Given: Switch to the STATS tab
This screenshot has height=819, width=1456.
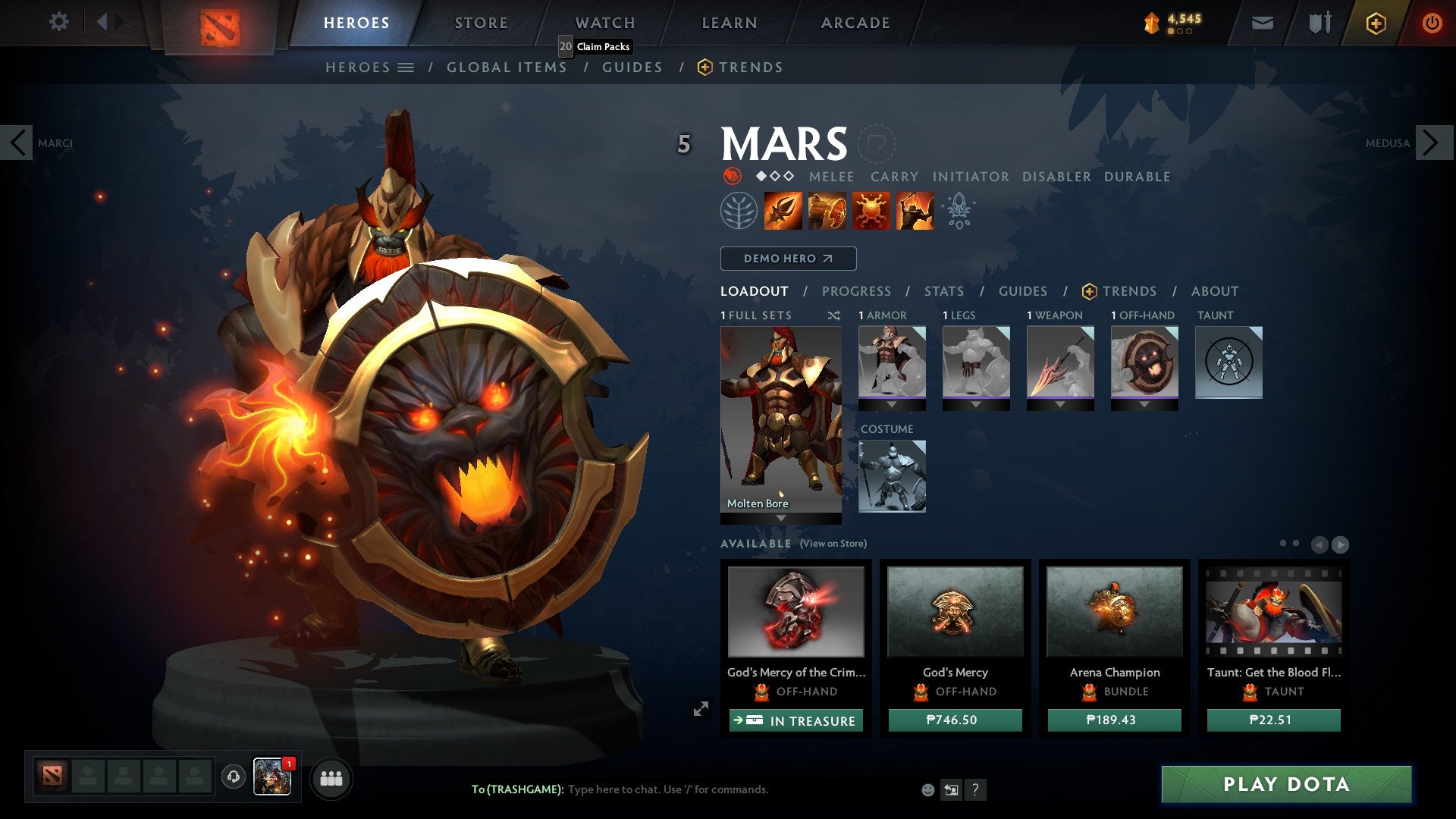Looking at the screenshot, I should [944, 290].
